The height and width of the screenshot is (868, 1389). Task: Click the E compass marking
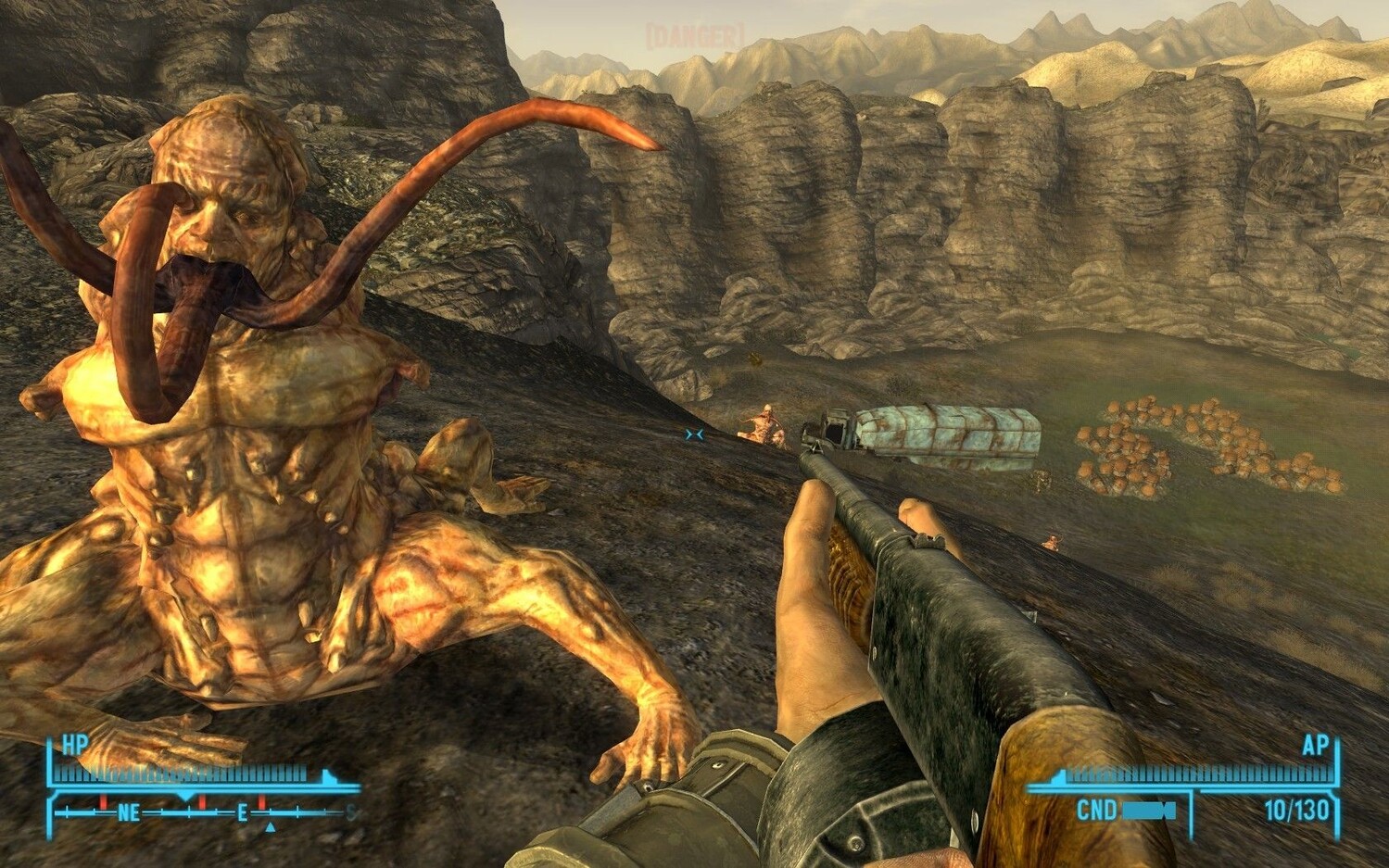coord(242,811)
